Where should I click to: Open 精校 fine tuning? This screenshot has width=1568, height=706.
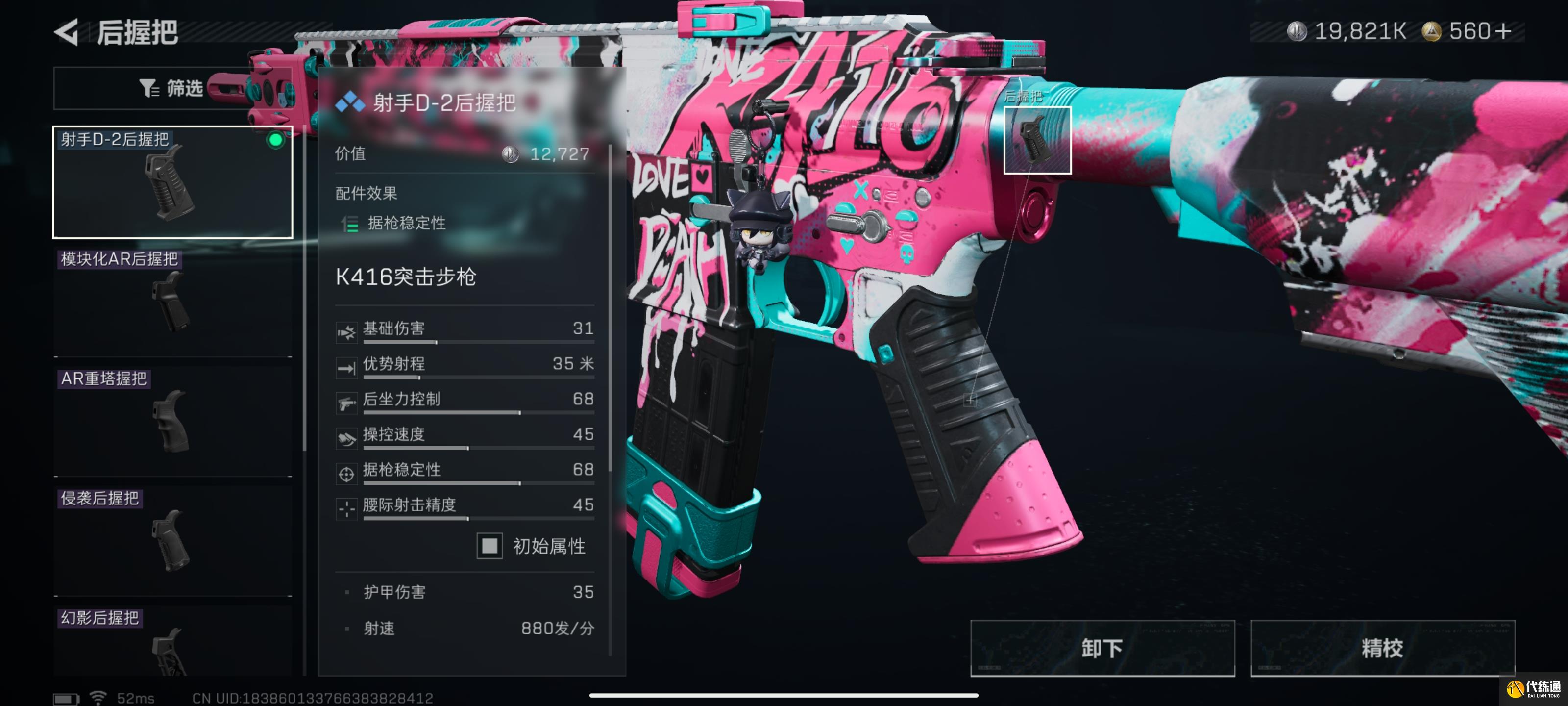tap(1382, 648)
